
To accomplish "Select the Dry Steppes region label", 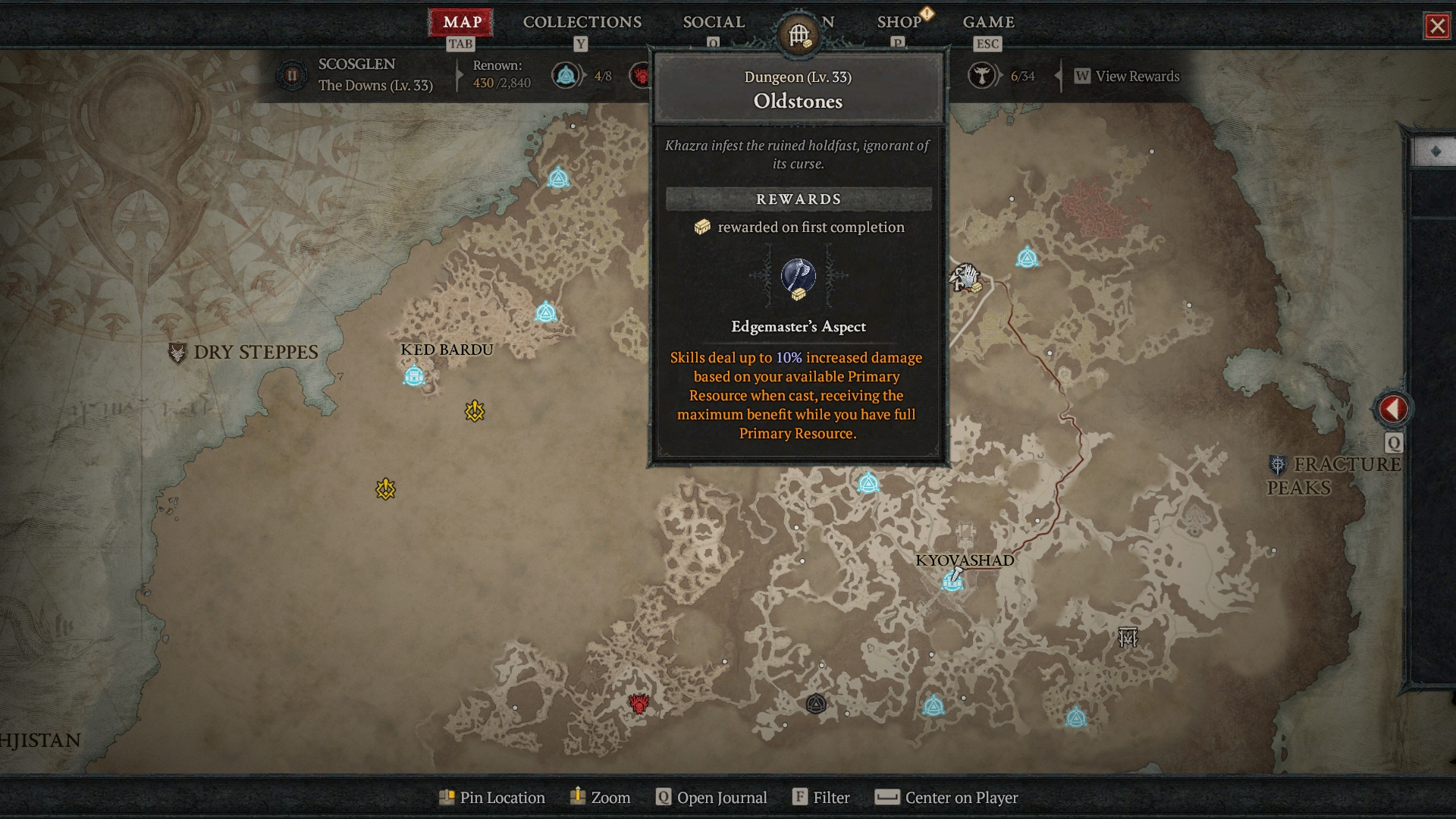I will [x=255, y=352].
